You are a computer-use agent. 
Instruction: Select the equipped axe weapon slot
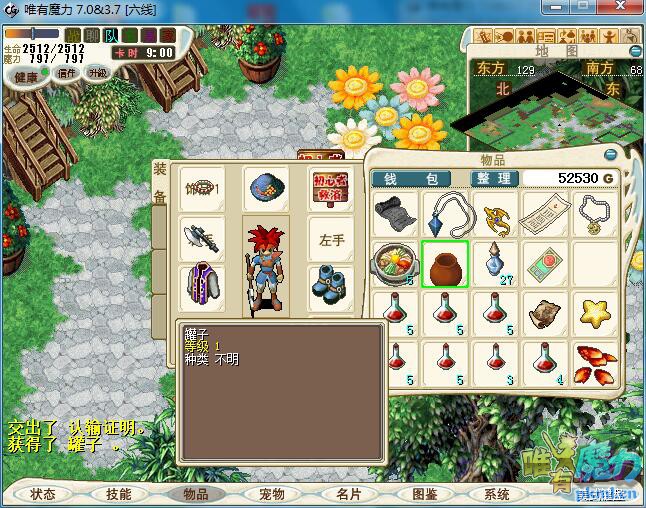click(201, 237)
